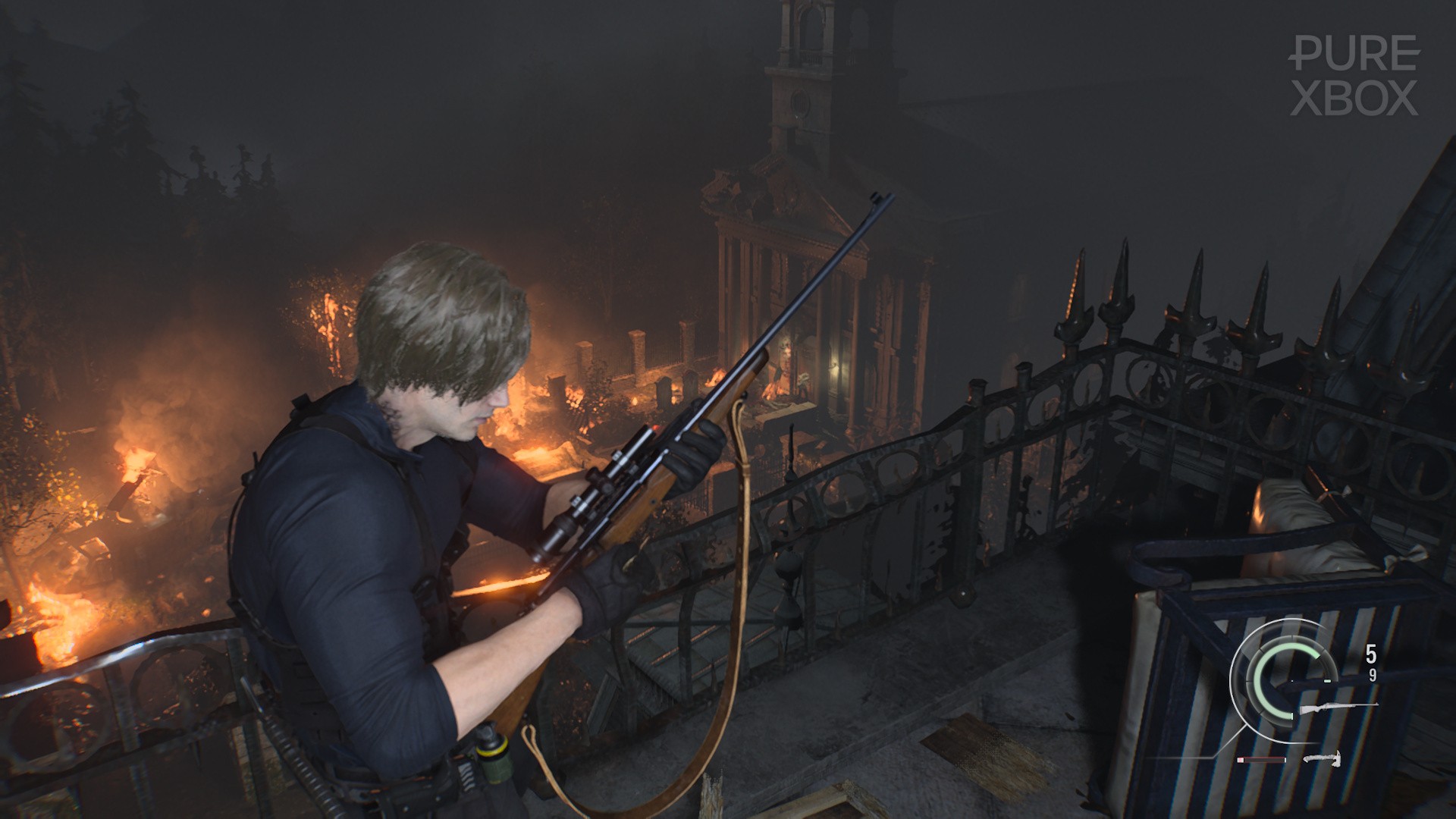Toggle the knife durability indicator
The image size is (1456, 819).
click(1262, 759)
